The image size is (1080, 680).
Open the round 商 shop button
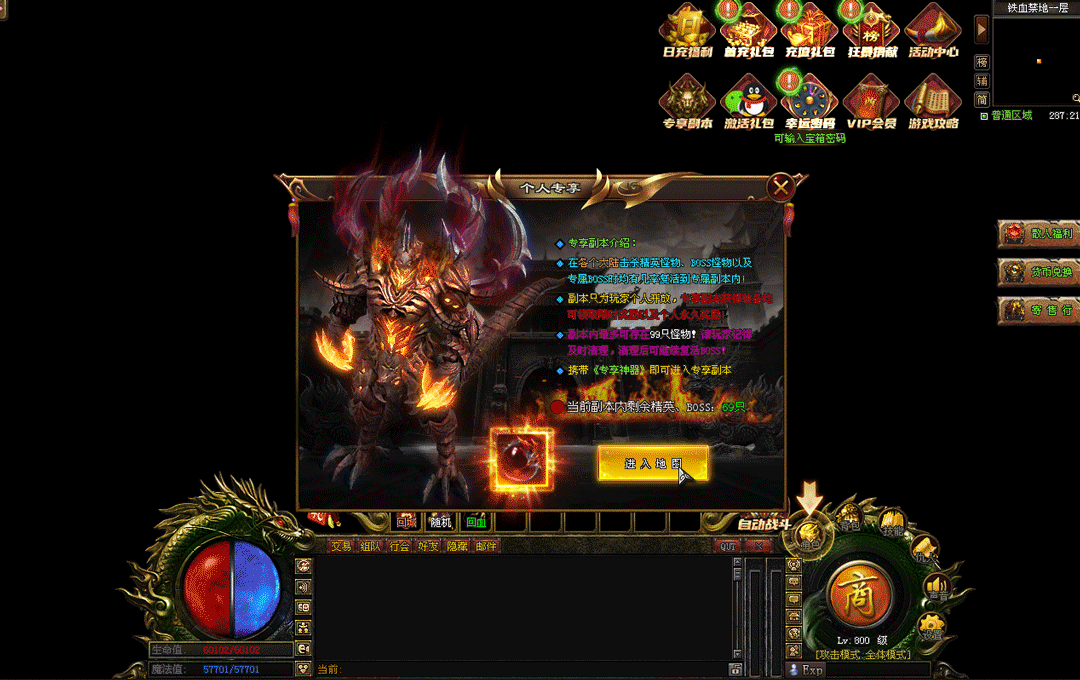click(859, 596)
